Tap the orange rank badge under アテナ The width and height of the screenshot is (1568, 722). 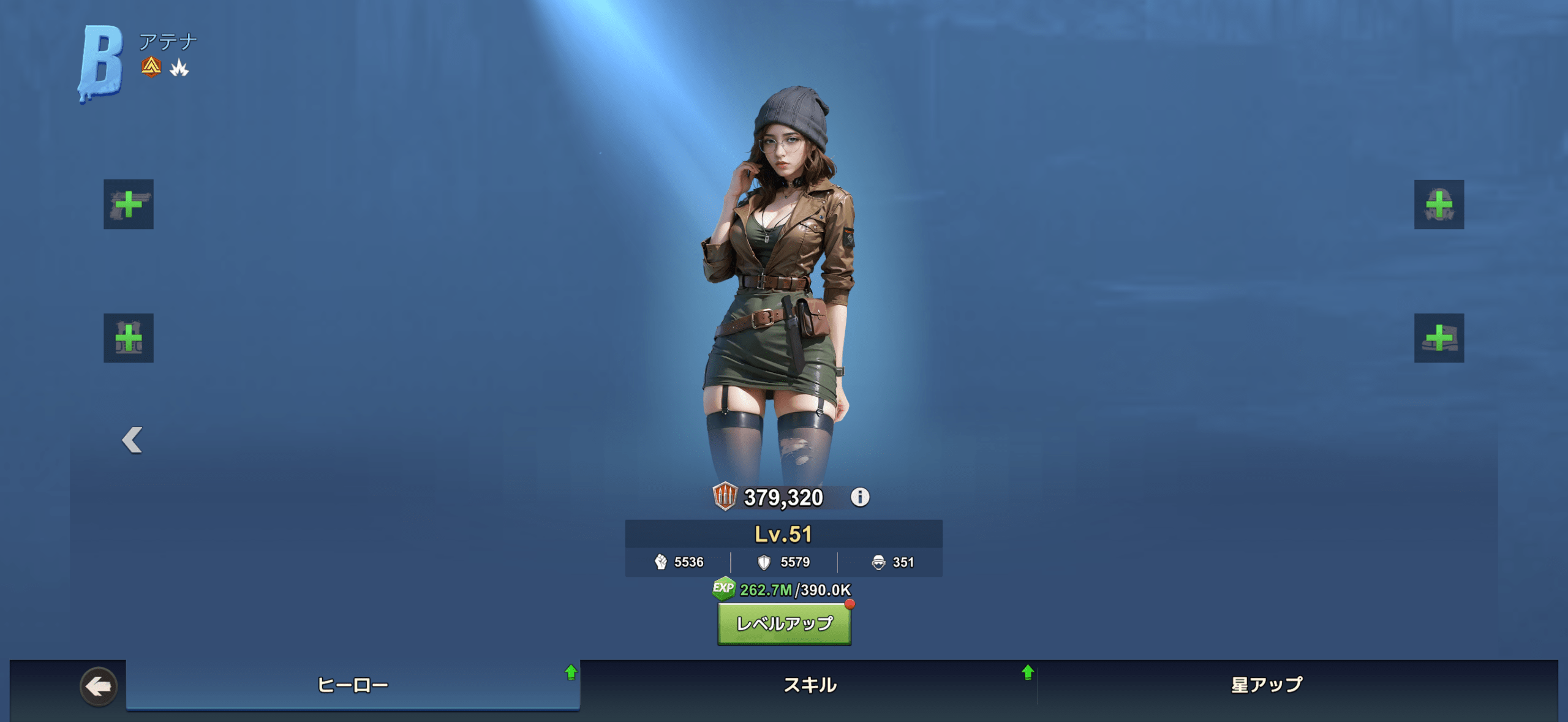(x=151, y=67)
